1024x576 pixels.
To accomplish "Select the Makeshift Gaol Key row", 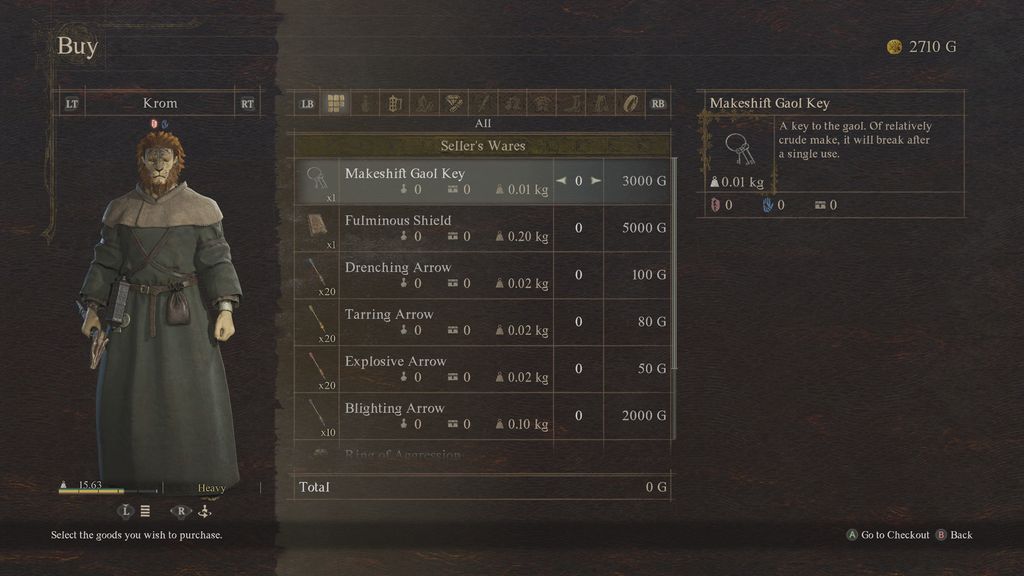I will click(440, 181).
